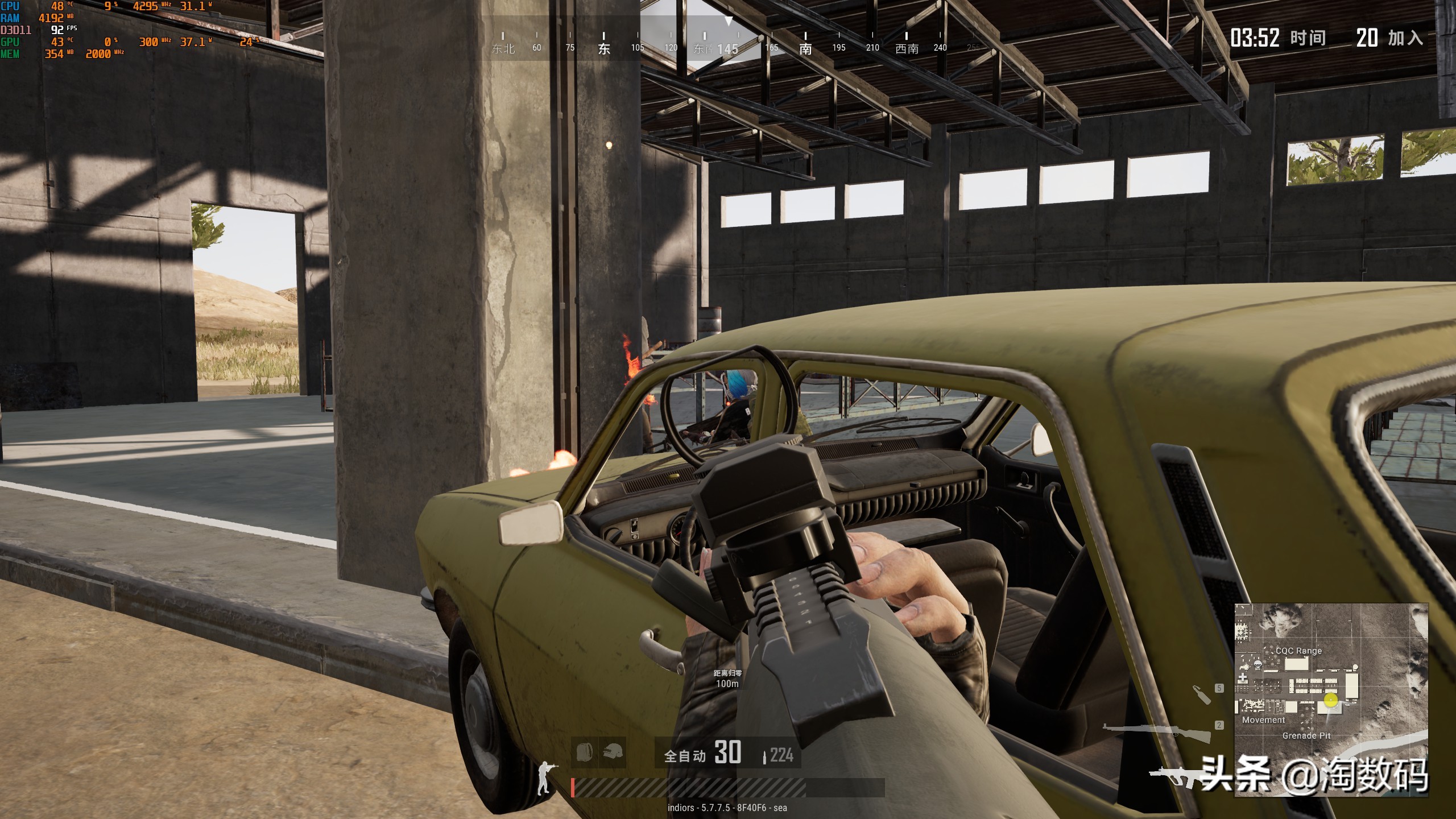Open the minimap in the corner
Viewport: 1456px width, 819px height.
point(1331,700)
